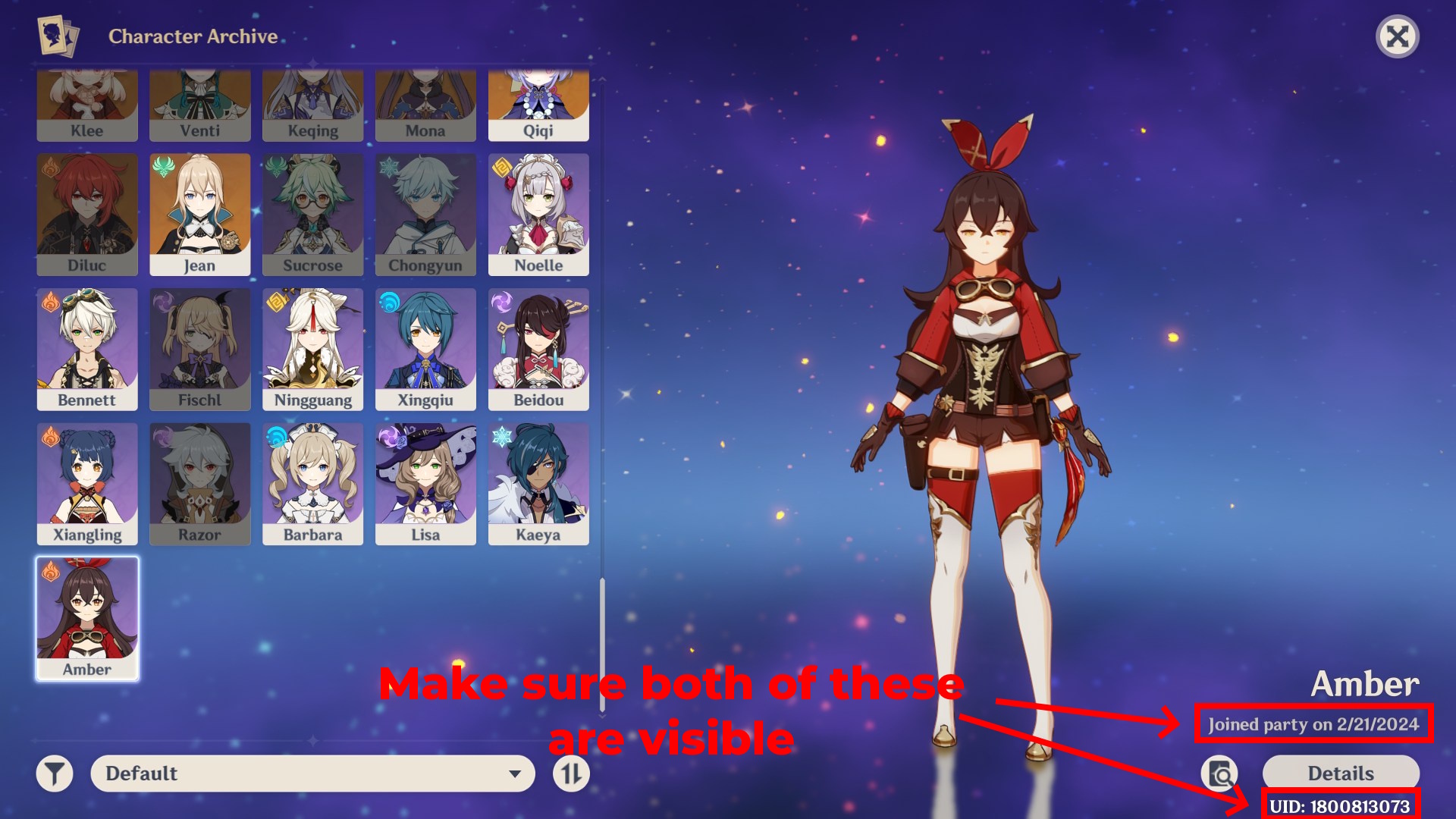Click the Details button for Amber

pos(1340,773)
